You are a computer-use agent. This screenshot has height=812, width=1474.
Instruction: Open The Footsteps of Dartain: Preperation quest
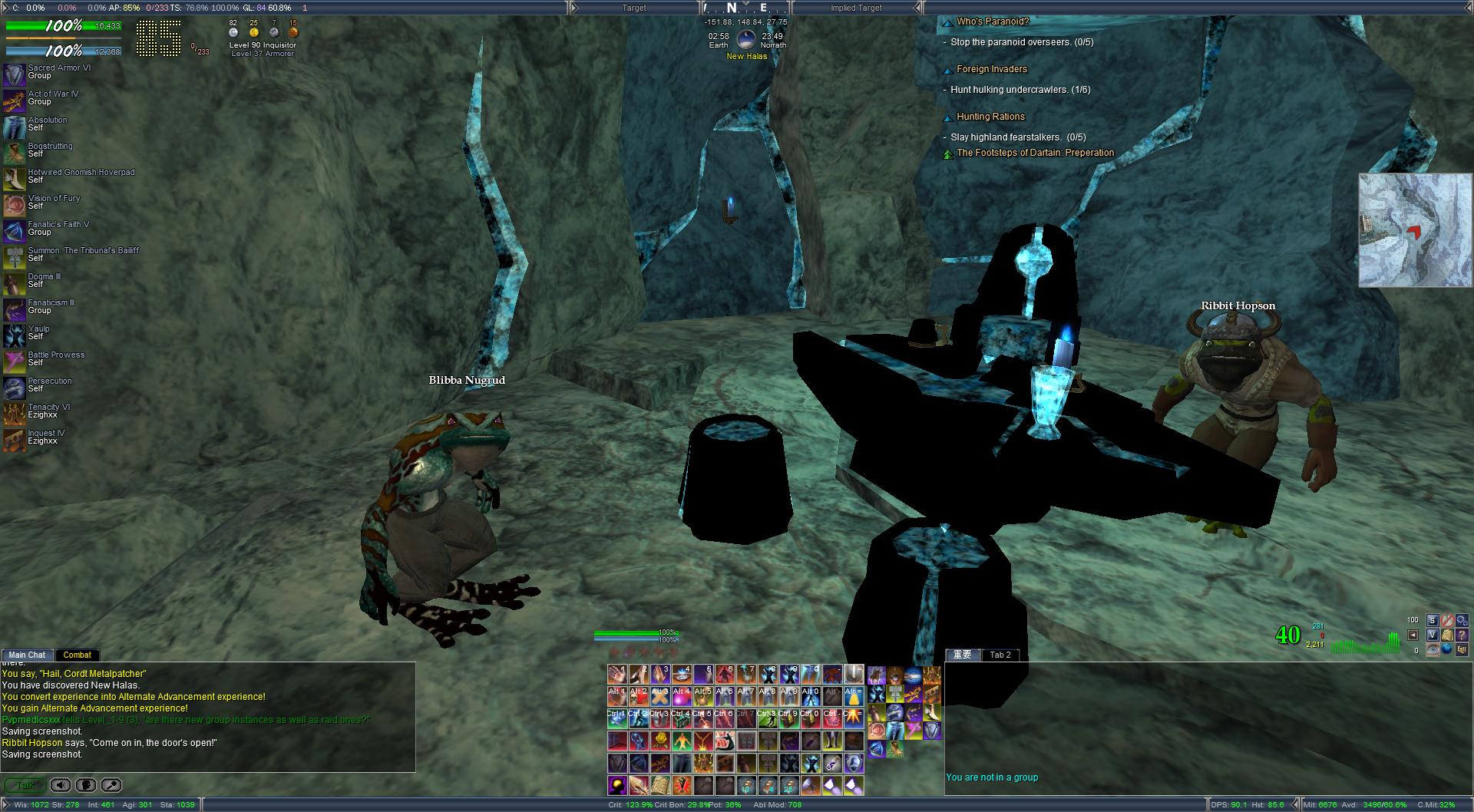click(1035, 153)
